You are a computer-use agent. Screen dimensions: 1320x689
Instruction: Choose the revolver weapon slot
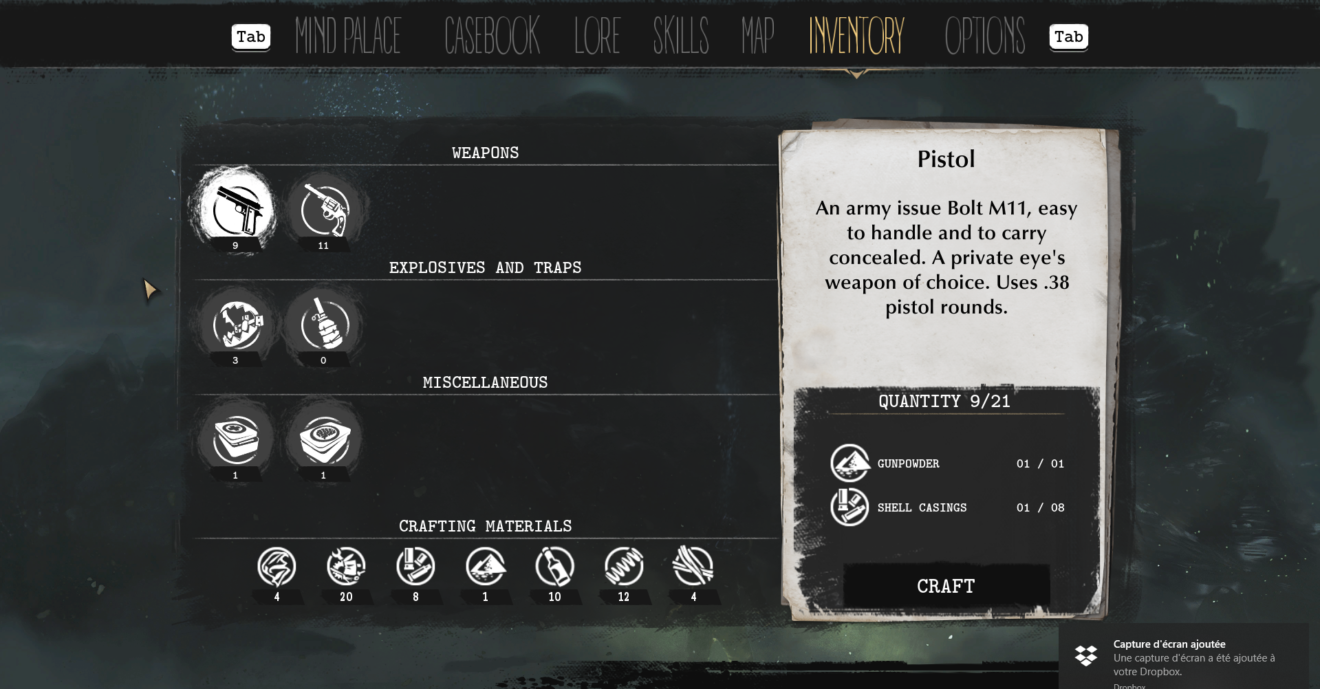(x=323, y=209)
